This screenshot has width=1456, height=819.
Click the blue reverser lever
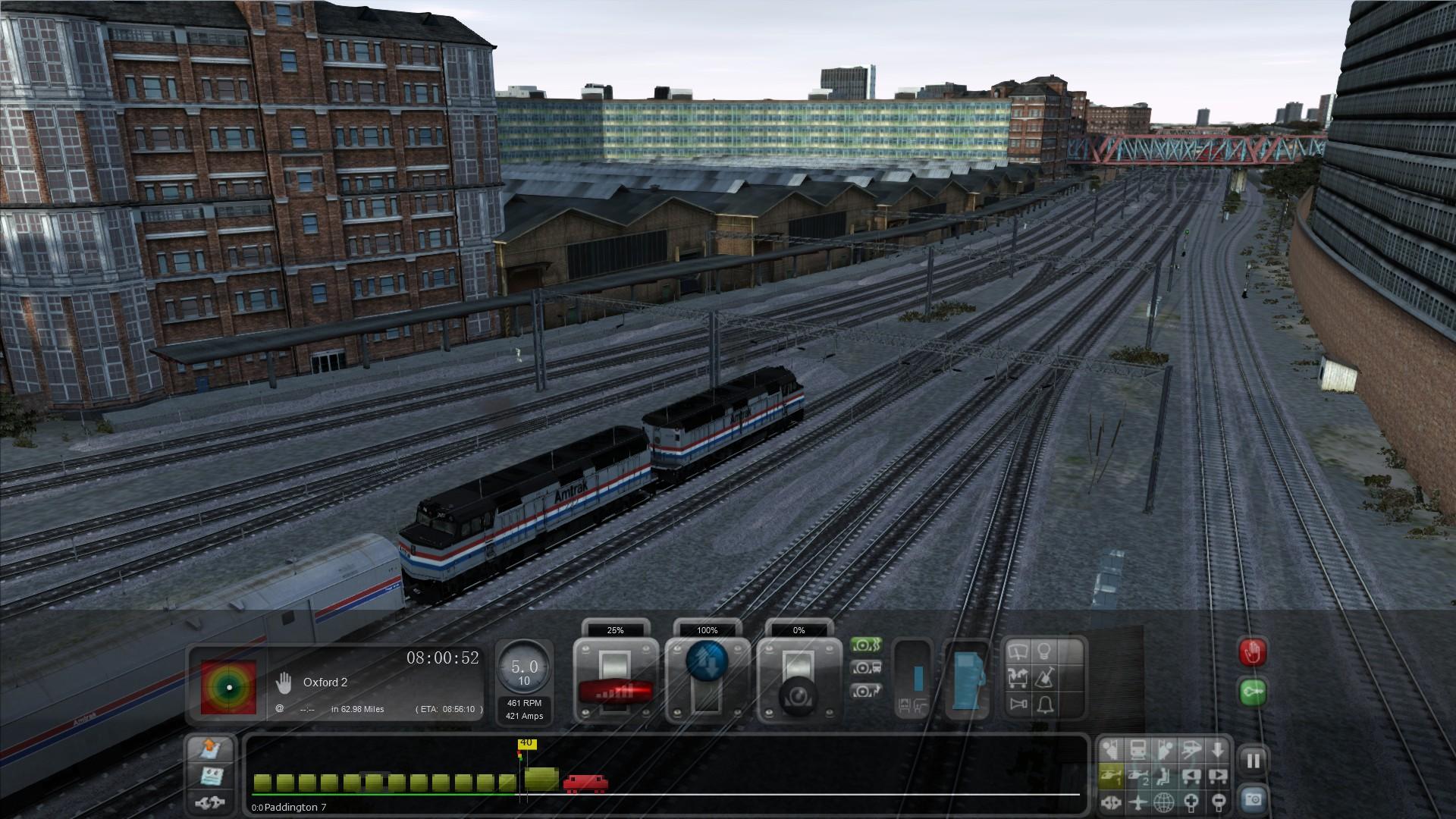tap(707, 663)
